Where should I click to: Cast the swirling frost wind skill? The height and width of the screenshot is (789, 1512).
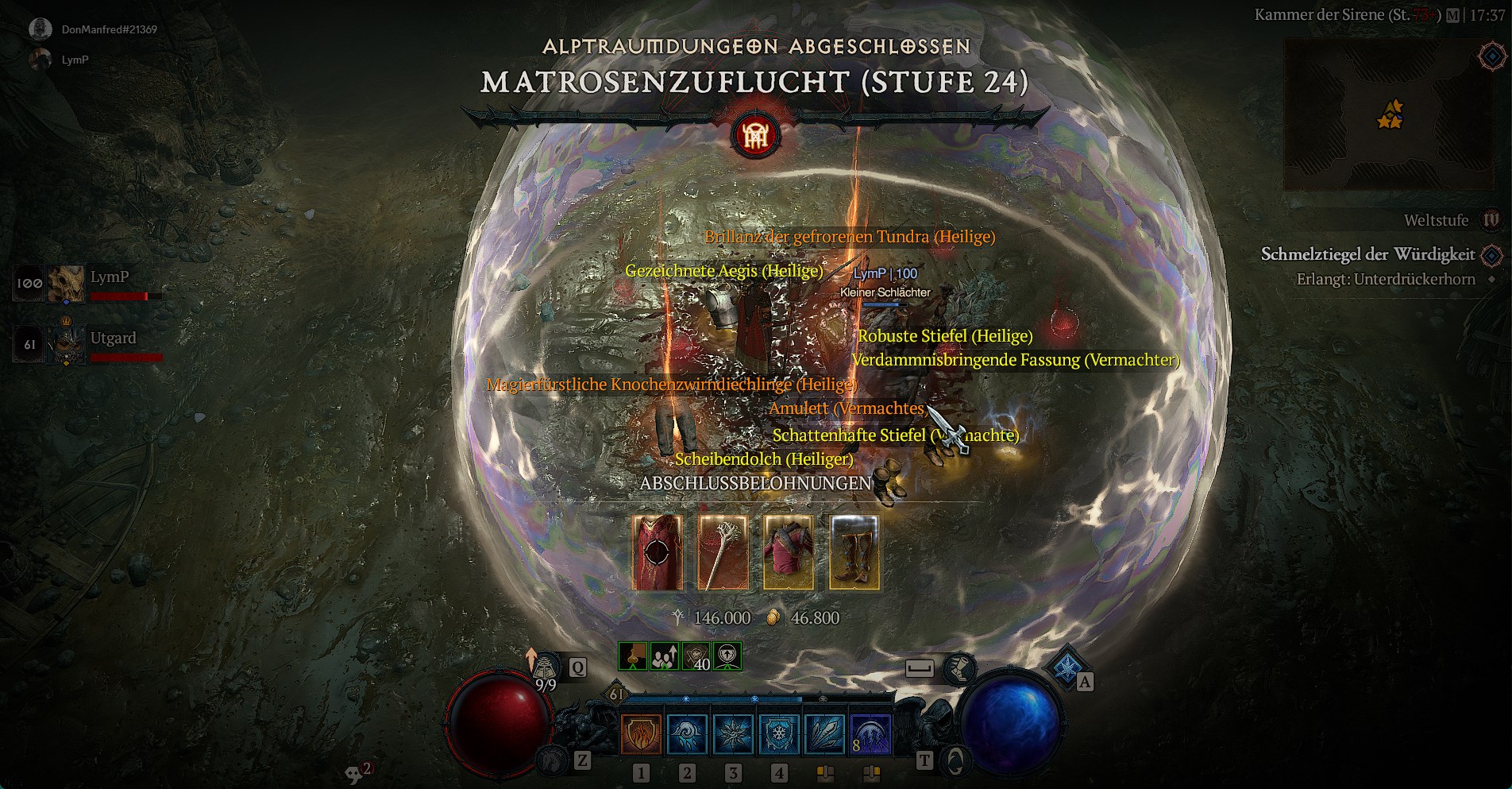[x=687, y=733]
